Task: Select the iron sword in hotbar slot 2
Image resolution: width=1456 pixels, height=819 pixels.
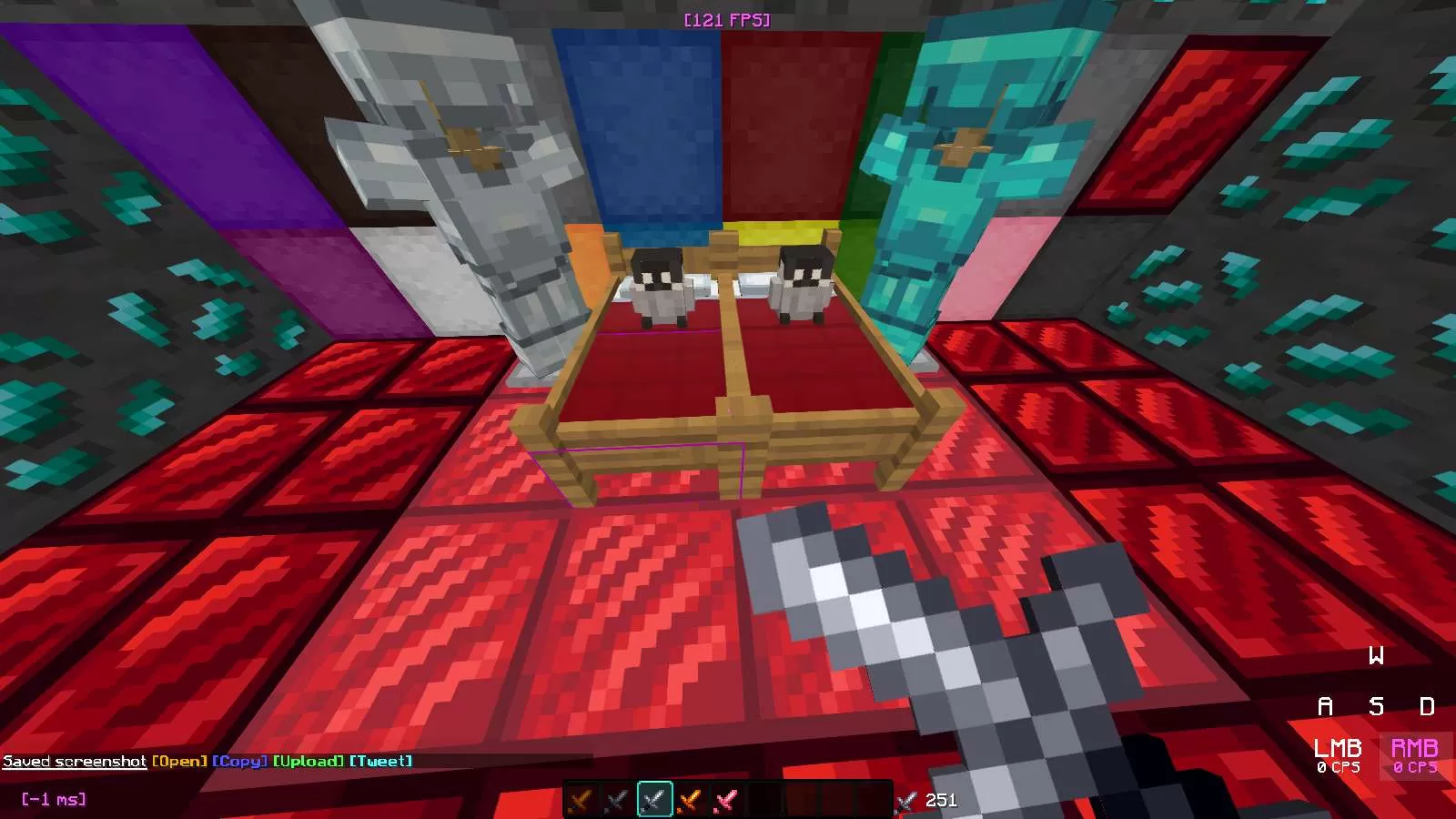Action: [615, 801]
